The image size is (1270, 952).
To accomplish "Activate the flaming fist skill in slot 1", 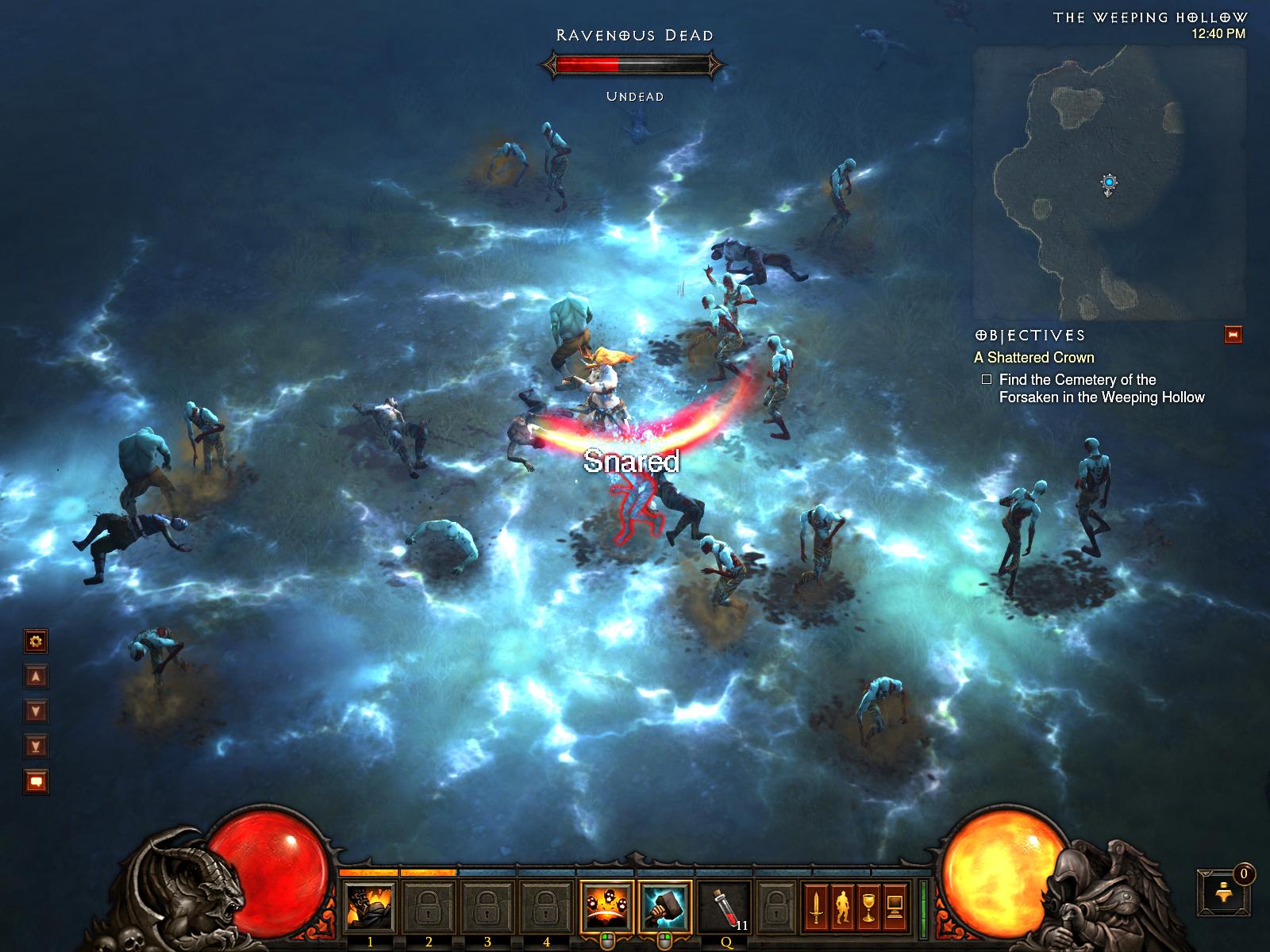I will pyautogui.click(x=370, y=908).
